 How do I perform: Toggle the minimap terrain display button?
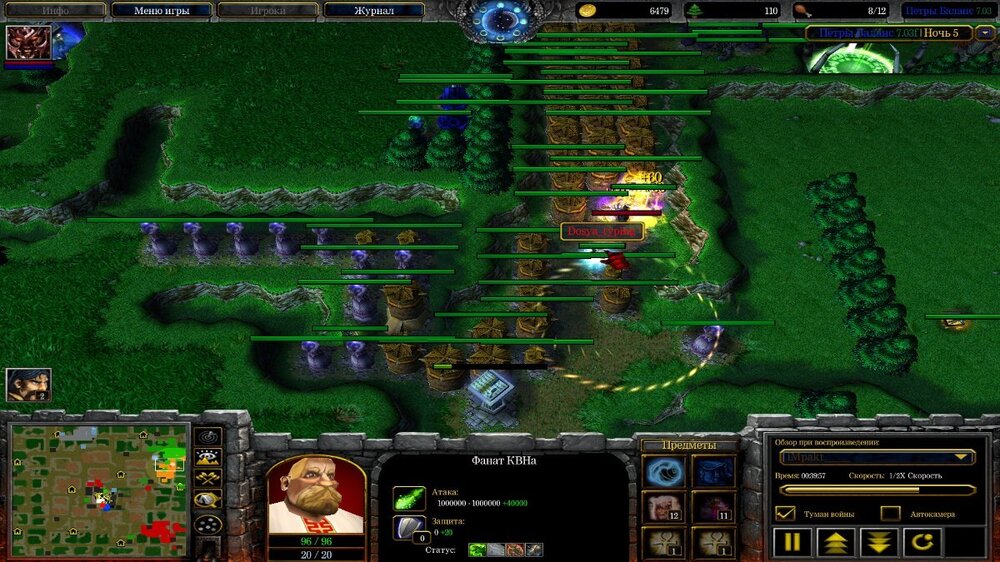pyautogui.click(x=208, y=459)
